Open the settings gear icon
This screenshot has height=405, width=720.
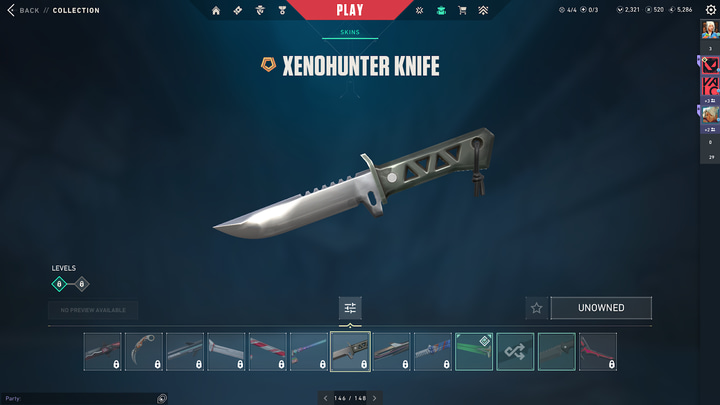coord(711,10)
